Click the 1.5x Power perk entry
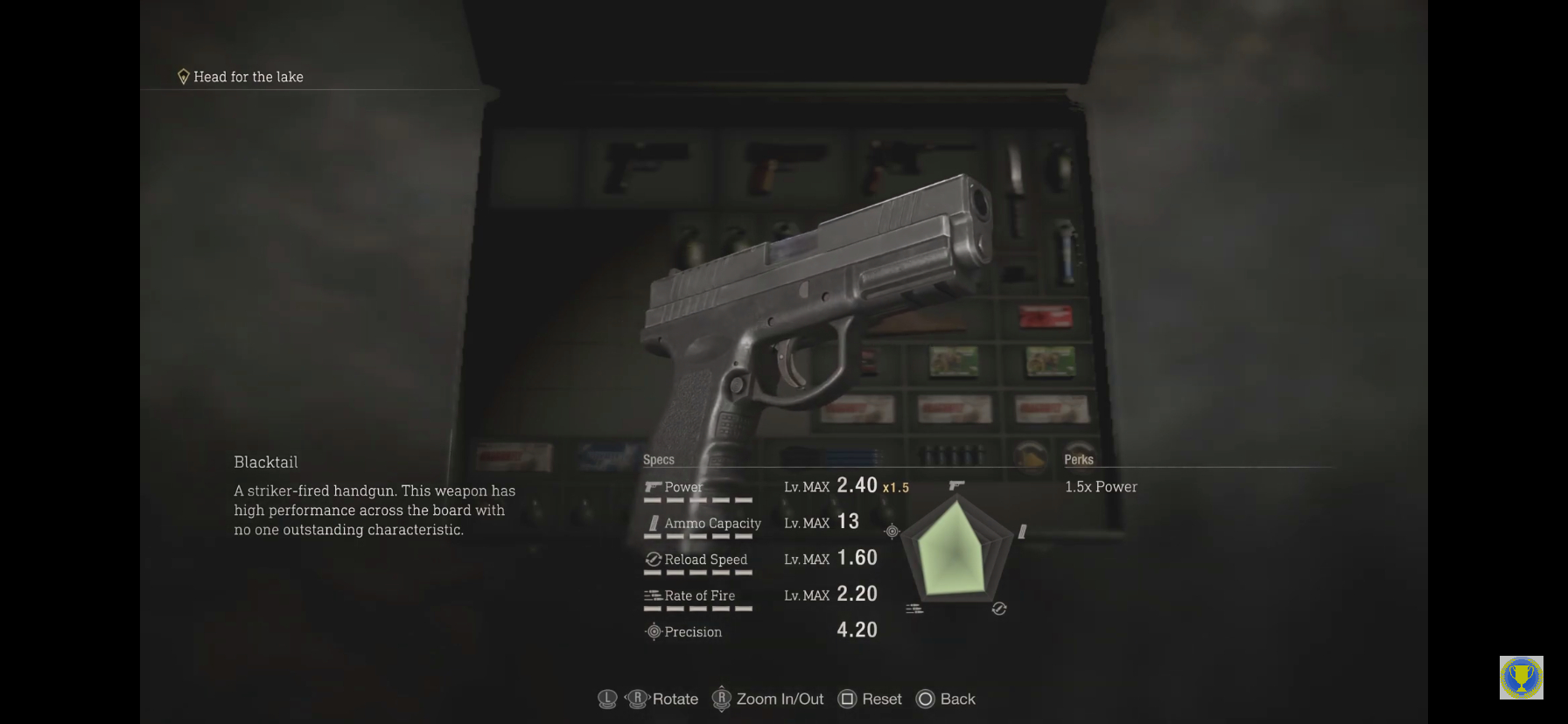The image size is (1568, 724). click(1101, 487)
